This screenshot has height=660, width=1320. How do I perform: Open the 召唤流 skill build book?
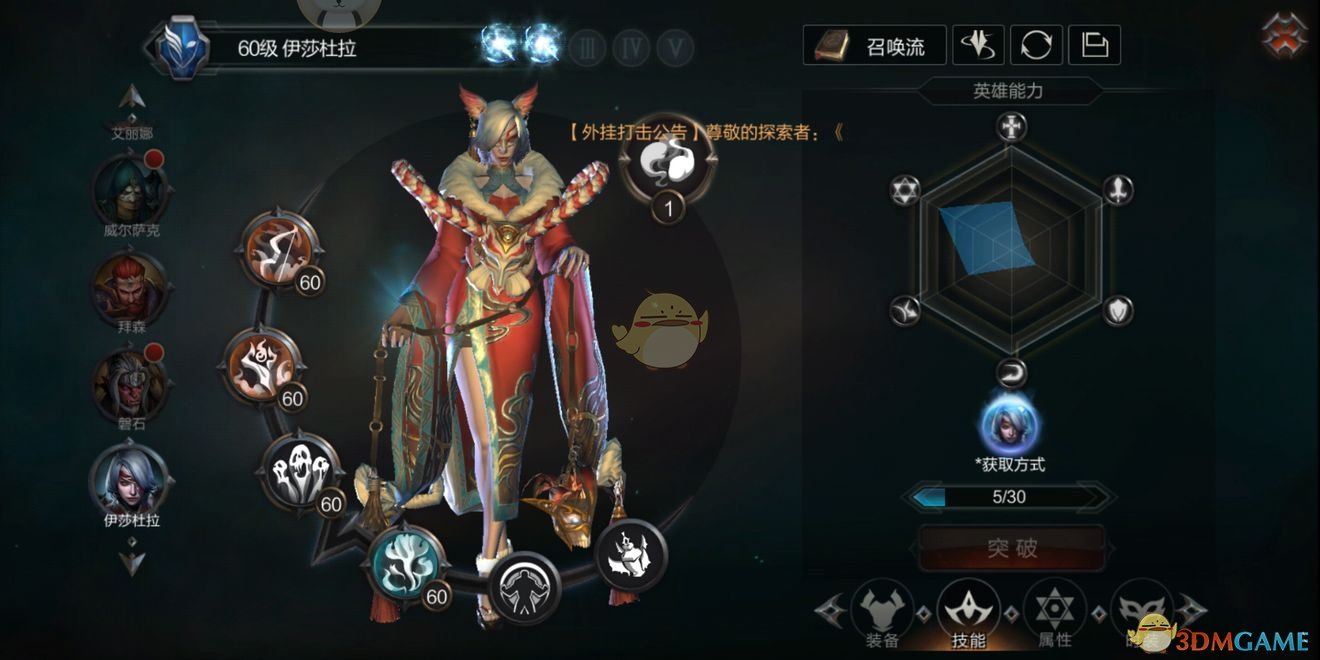873,45
